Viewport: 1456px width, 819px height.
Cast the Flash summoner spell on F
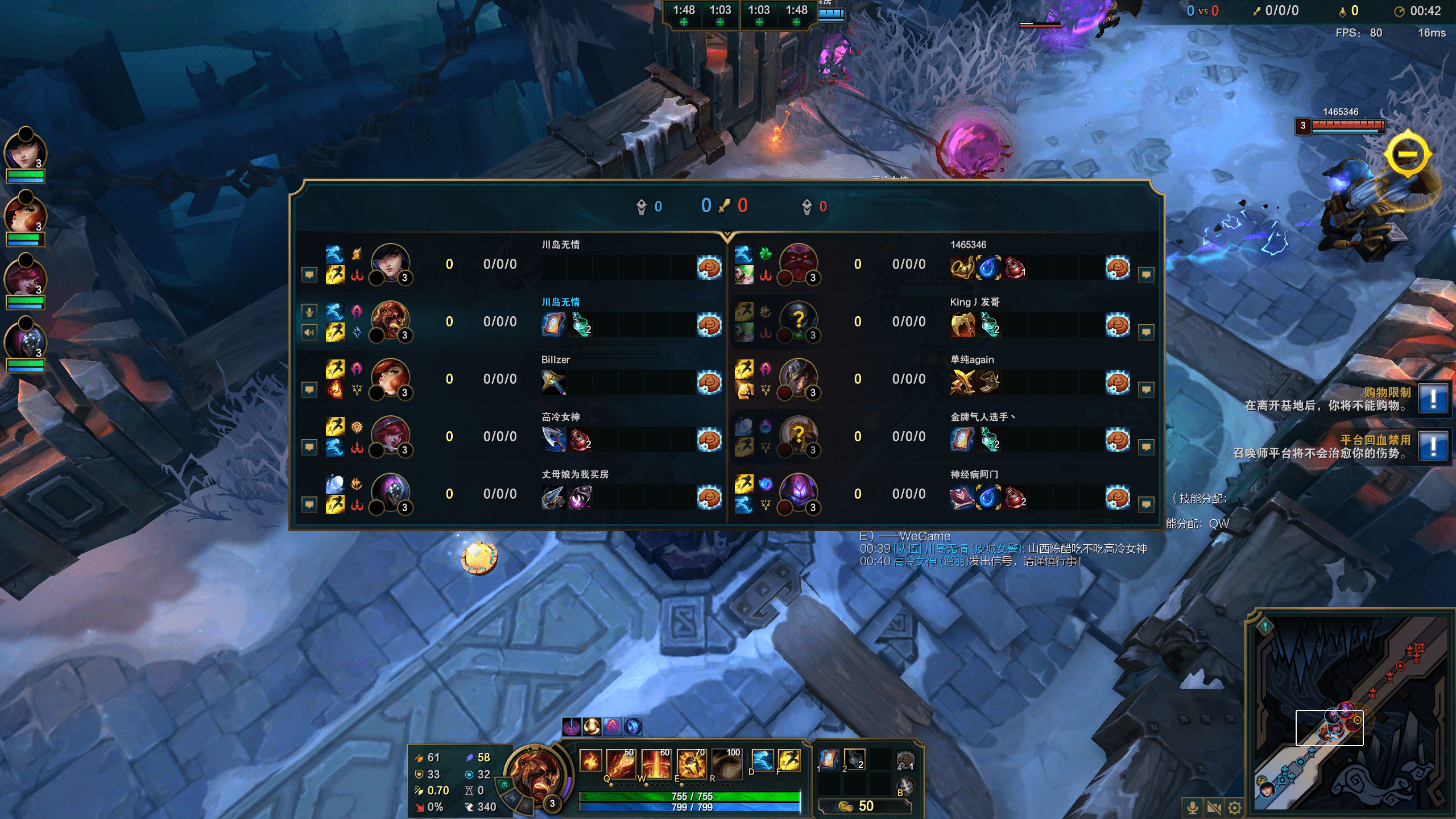[789, 760]
